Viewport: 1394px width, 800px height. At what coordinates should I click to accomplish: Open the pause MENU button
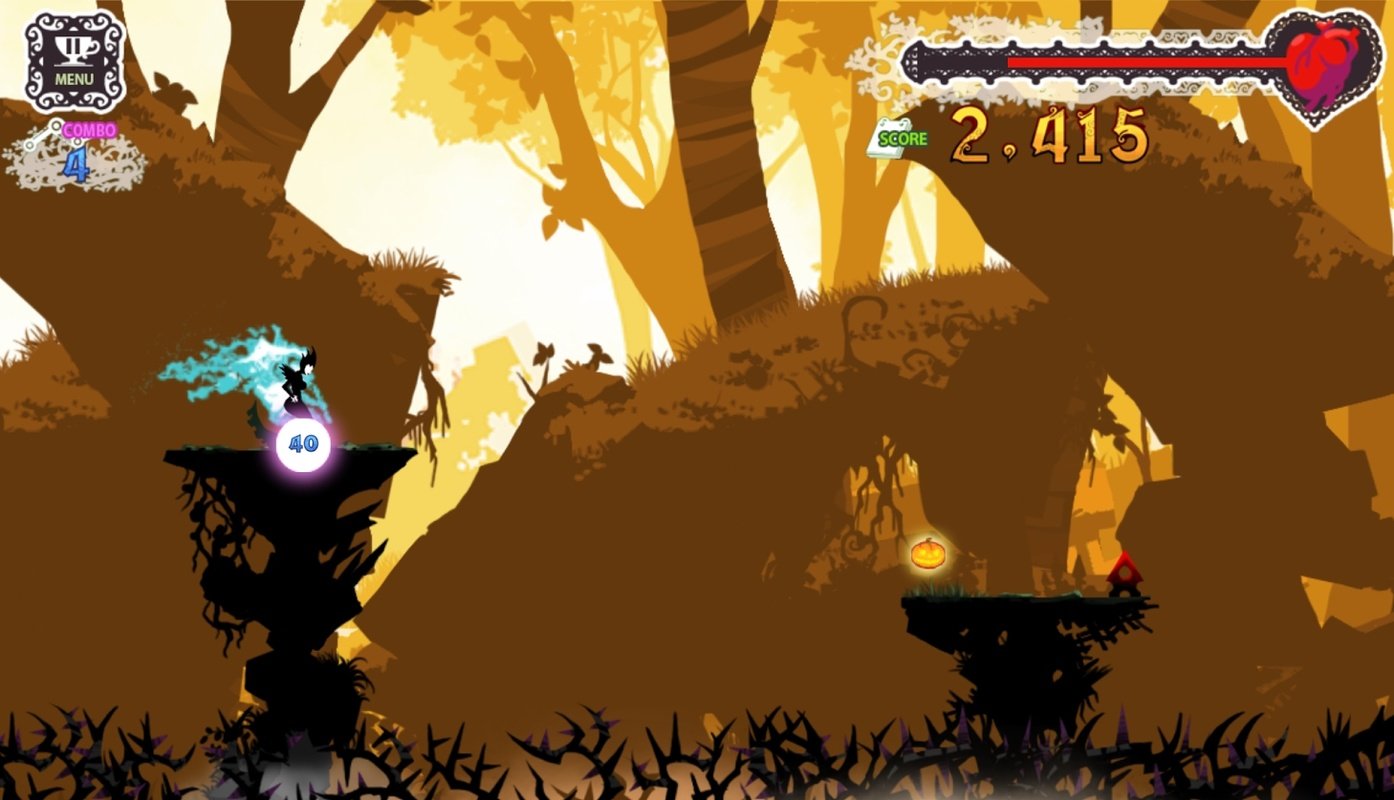coord(75,60)
